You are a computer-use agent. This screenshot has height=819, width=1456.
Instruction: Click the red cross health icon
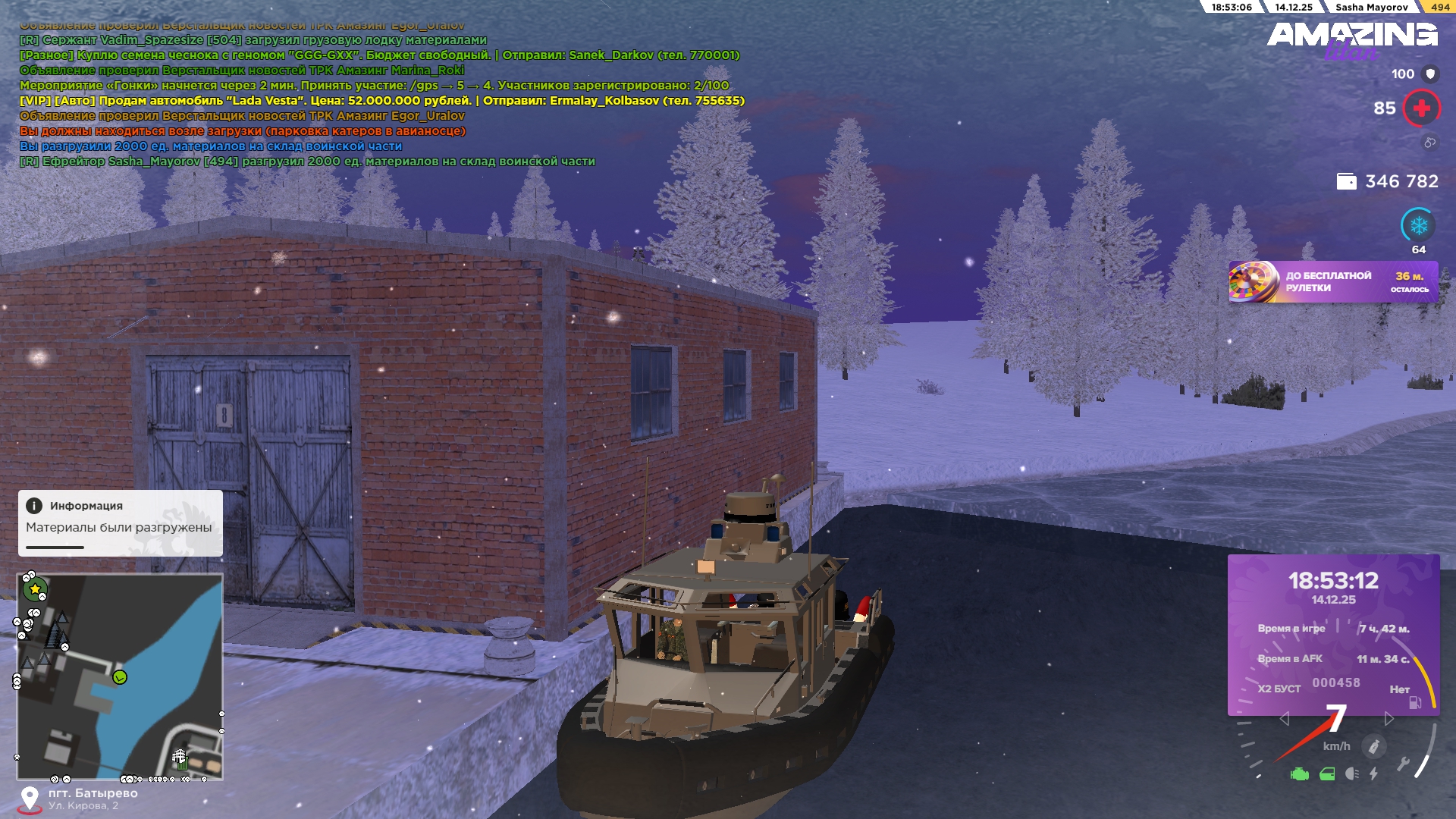pyautogui.click(x=1421, y=108)
